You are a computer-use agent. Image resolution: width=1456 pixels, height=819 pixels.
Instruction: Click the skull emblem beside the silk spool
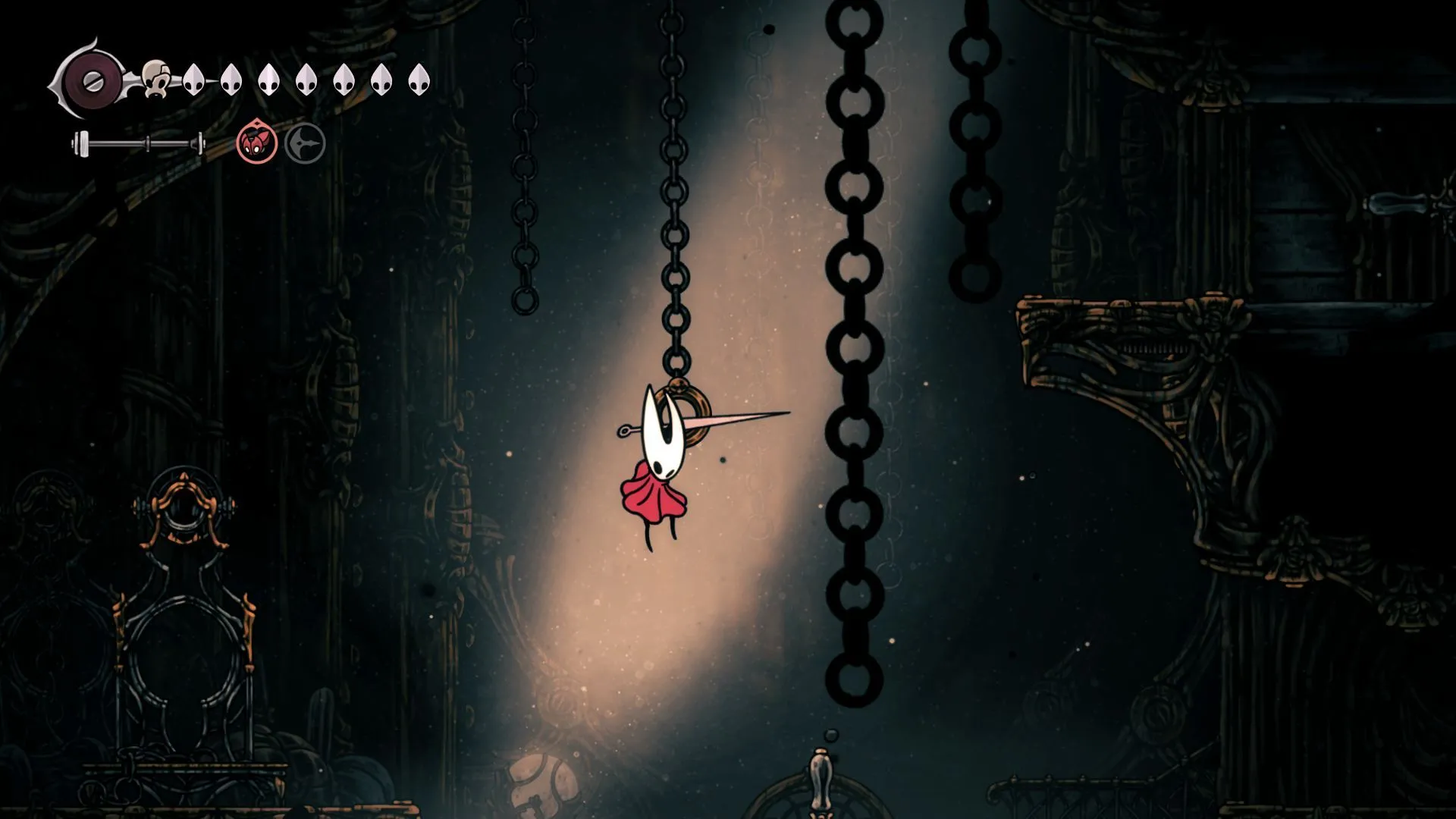point(158,78)
